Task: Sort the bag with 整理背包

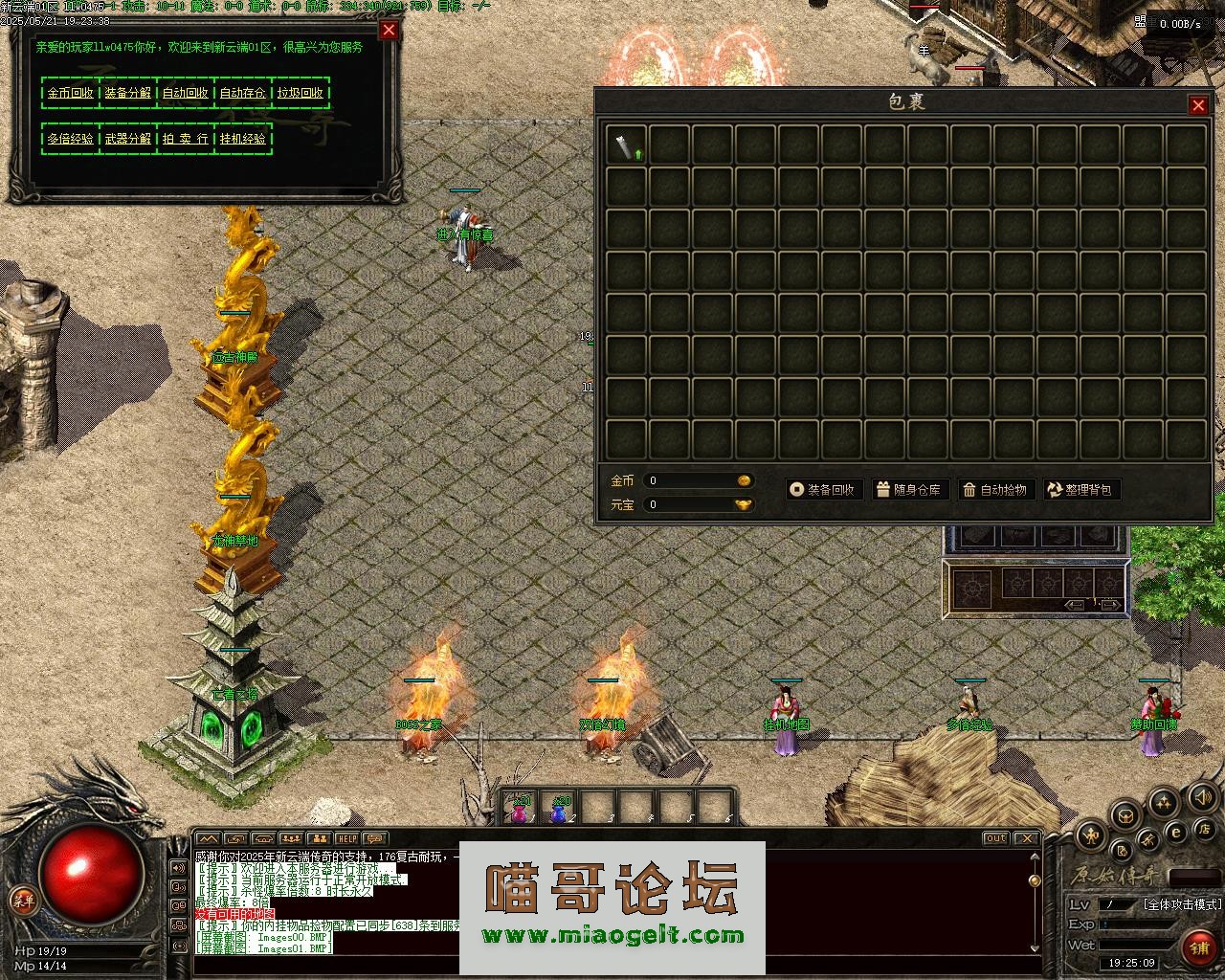Action: [1080, 490]
